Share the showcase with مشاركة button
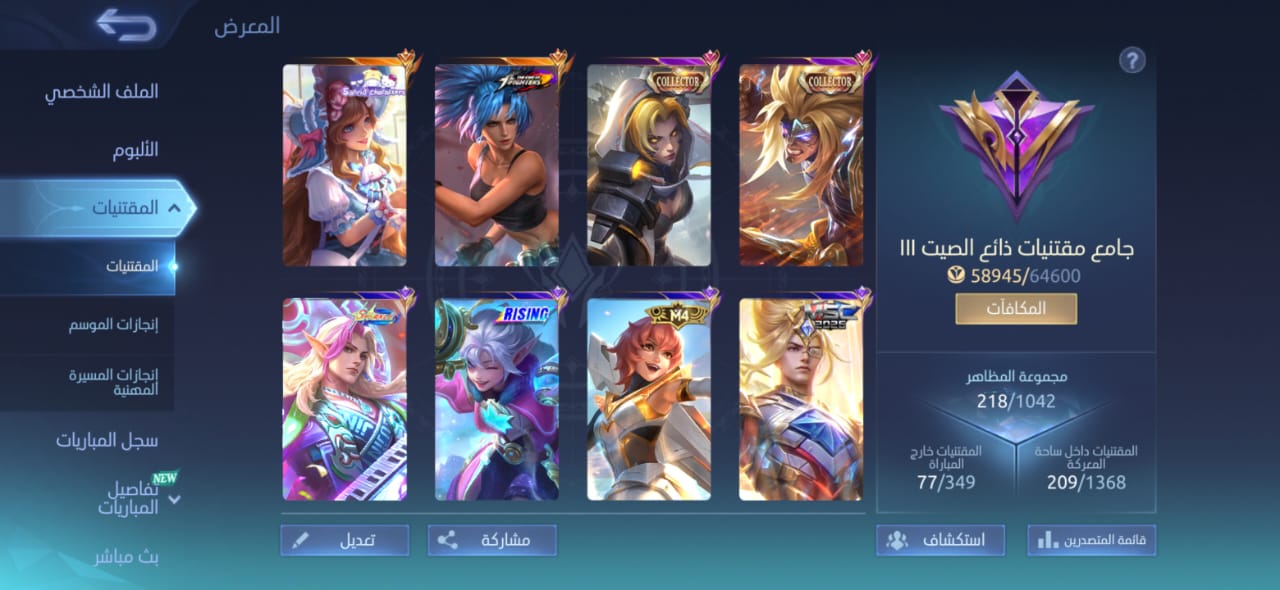Screen dimensions: 1280x590 click(492, 540)
